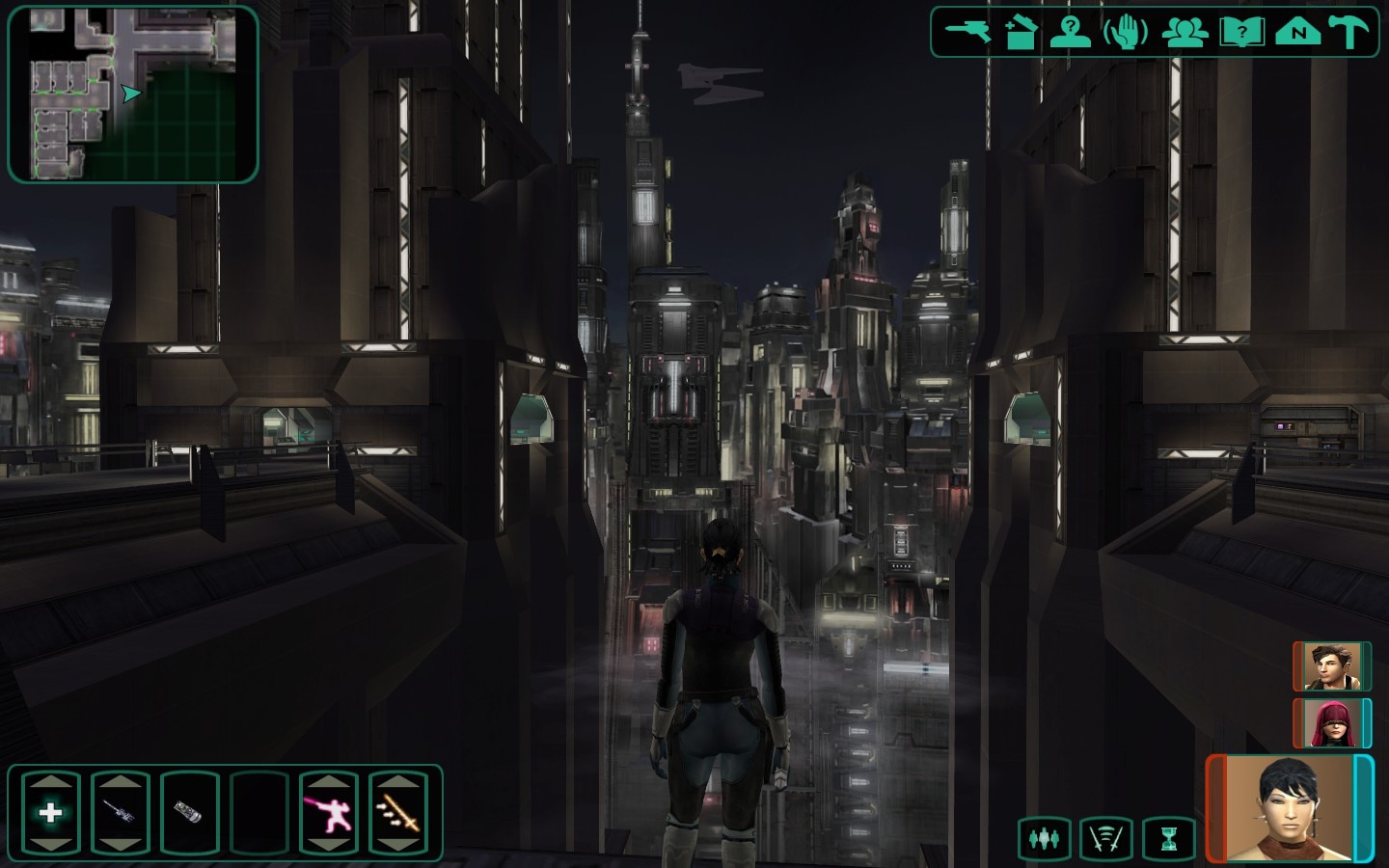Open the Abilities screen via the hand icon

click(x=1121, y=31)
